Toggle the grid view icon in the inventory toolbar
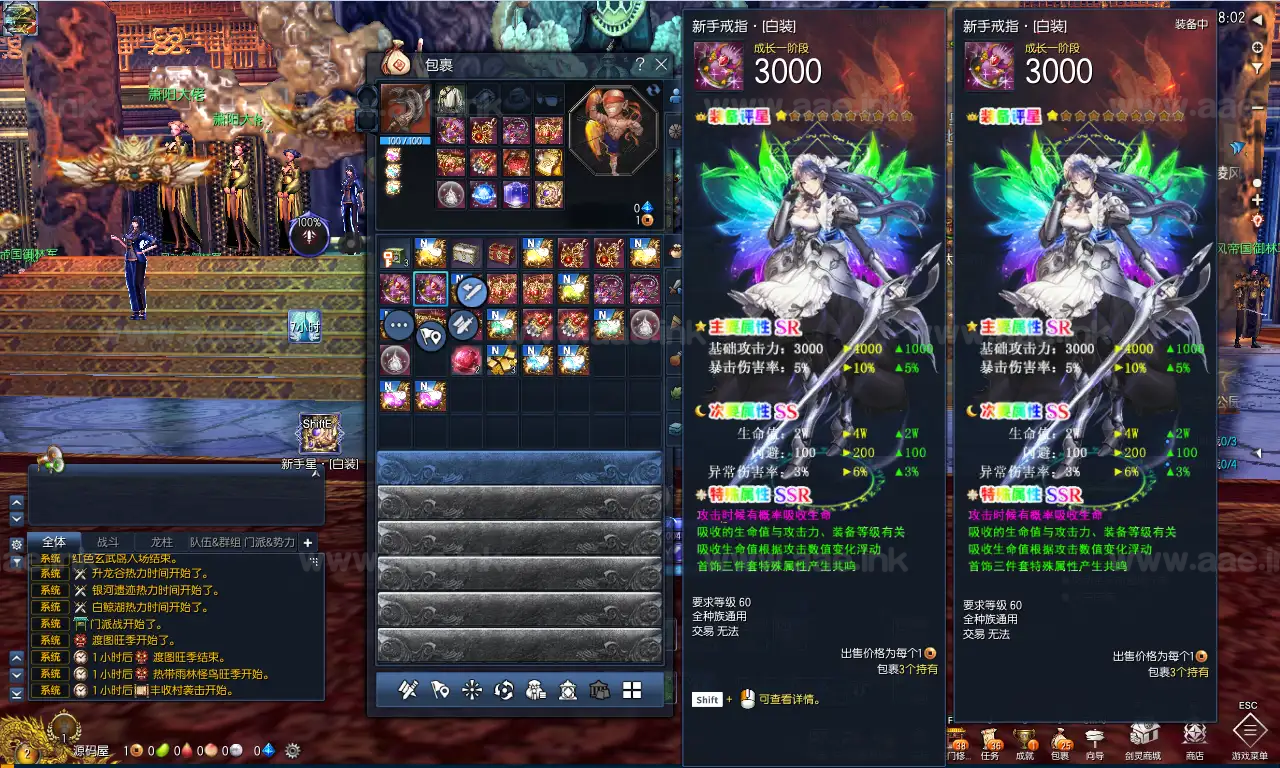This screenshot has height=768, width=1280. (x=631, y=690)
